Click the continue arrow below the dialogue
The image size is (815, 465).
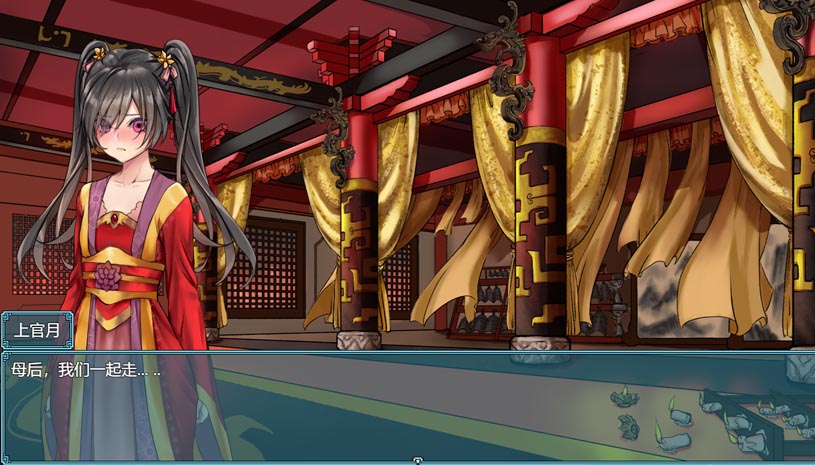(418, 460)
